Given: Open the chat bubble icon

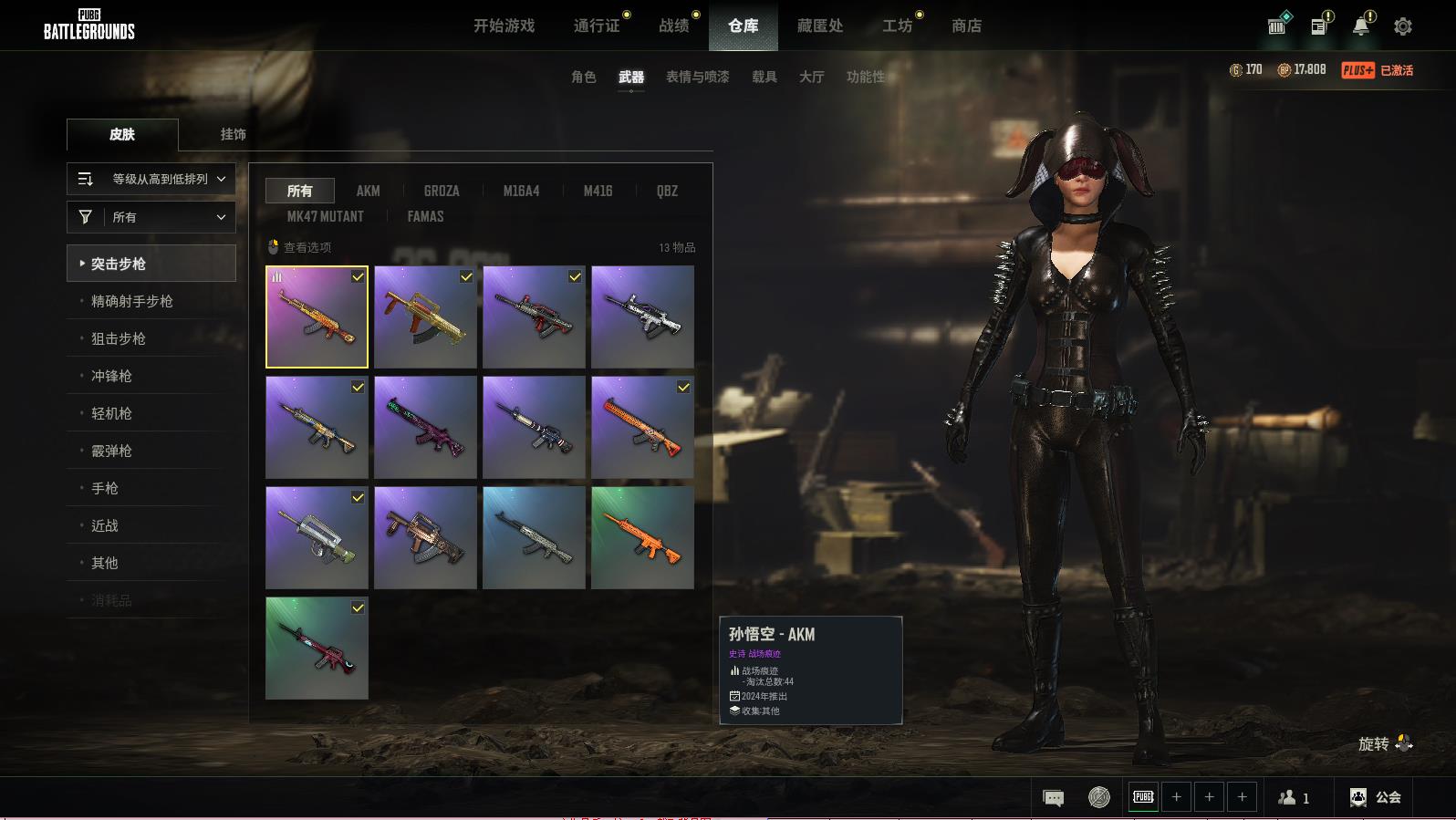Looking at the screenshot, I should point(1053,798).
